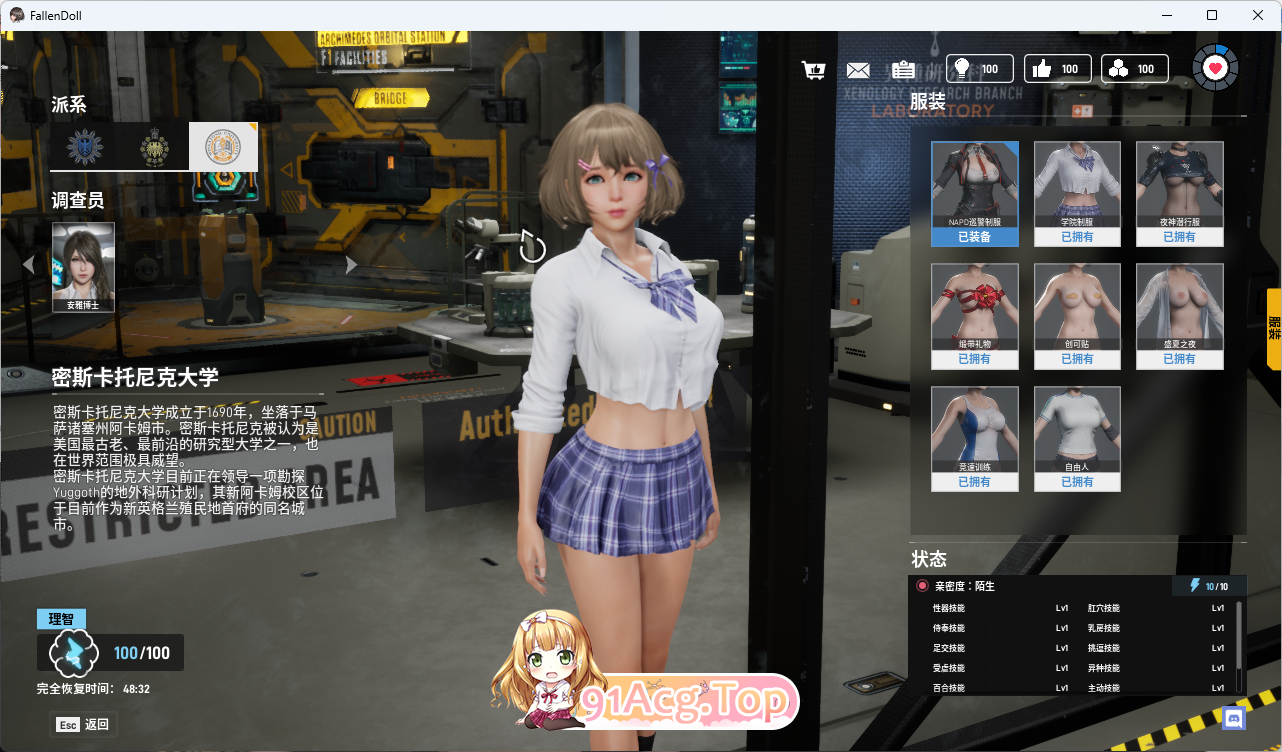Select the NAPD巡警制服 outfit

tap(975, 193)
